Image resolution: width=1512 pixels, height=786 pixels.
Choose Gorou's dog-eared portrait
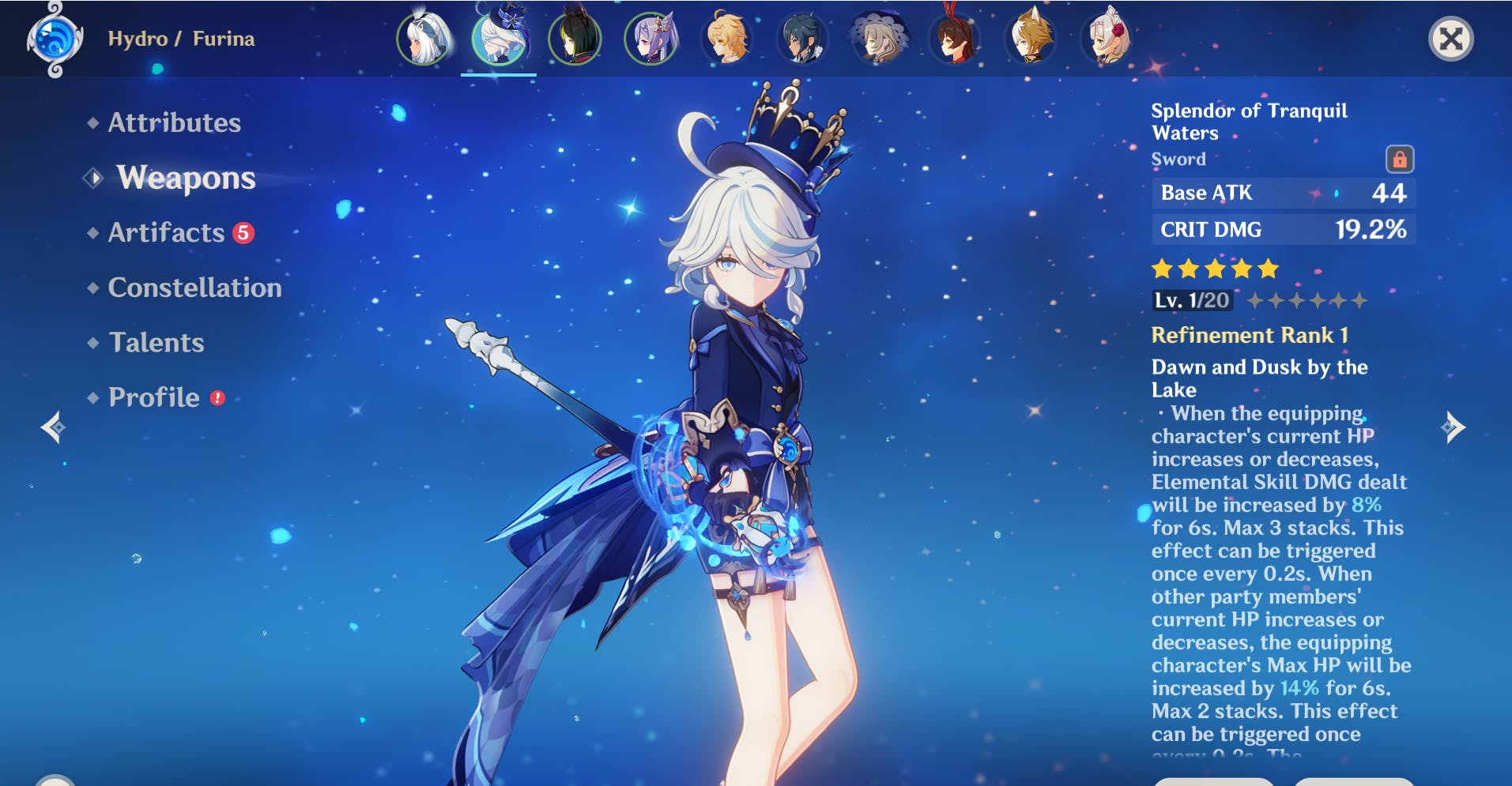(x=1030, y=38)
